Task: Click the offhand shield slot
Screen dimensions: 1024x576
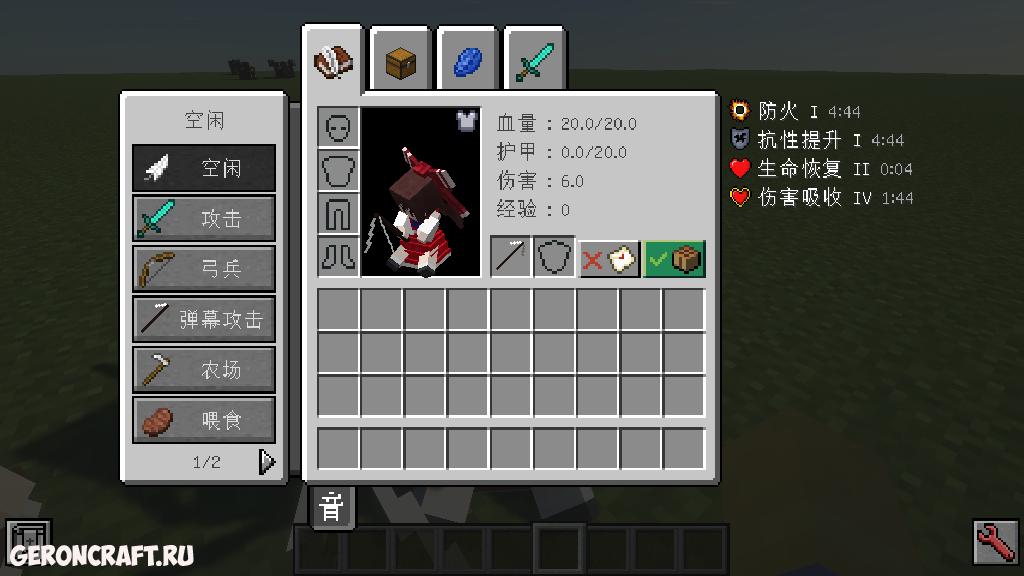Action: (x=554, y=257)
